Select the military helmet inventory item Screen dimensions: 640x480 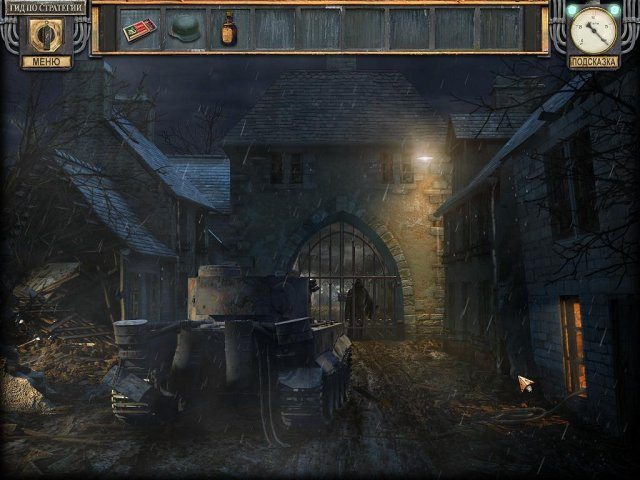tap(184, 29)
